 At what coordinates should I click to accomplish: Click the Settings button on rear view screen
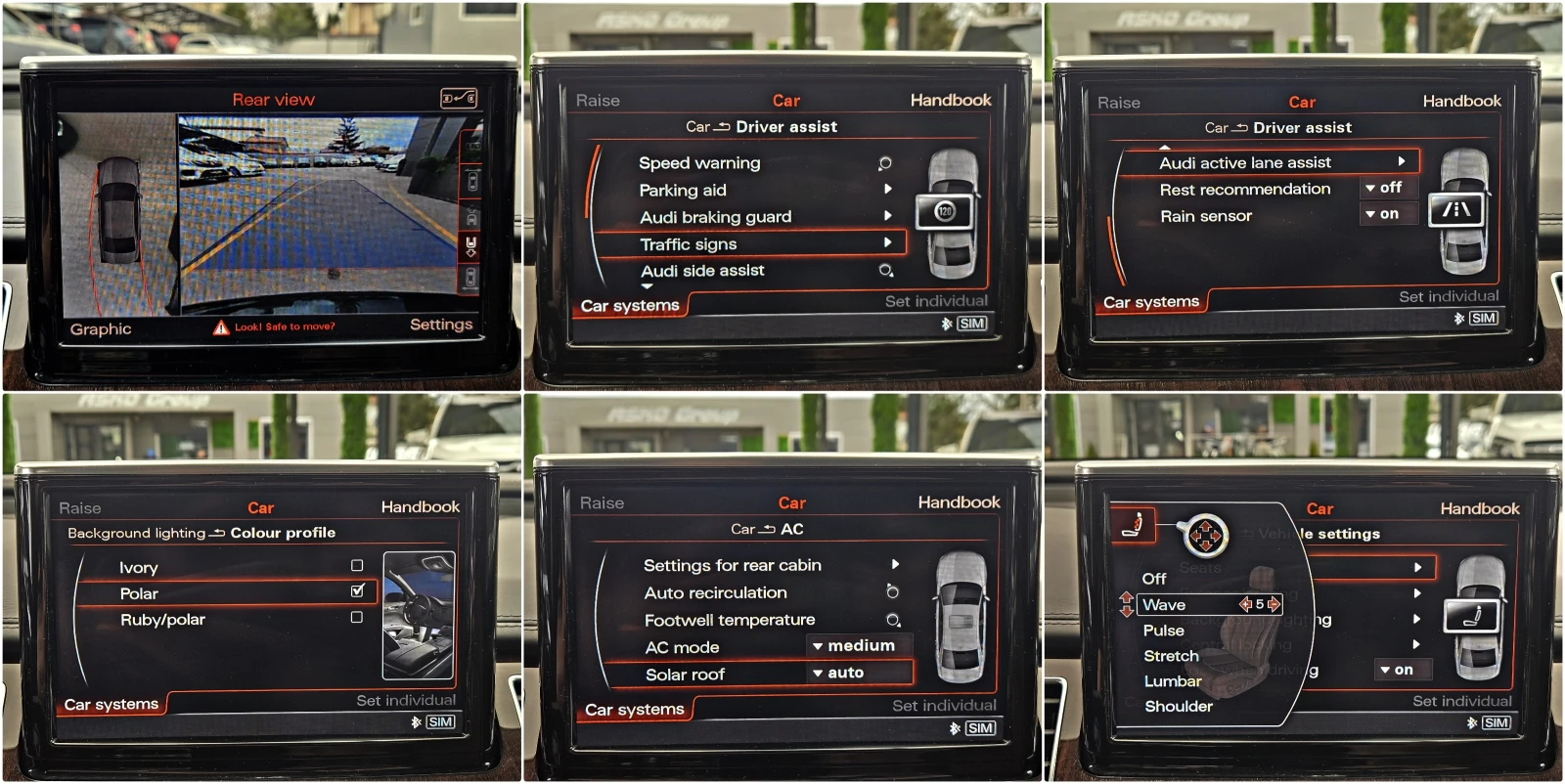(x=440, y=325)
